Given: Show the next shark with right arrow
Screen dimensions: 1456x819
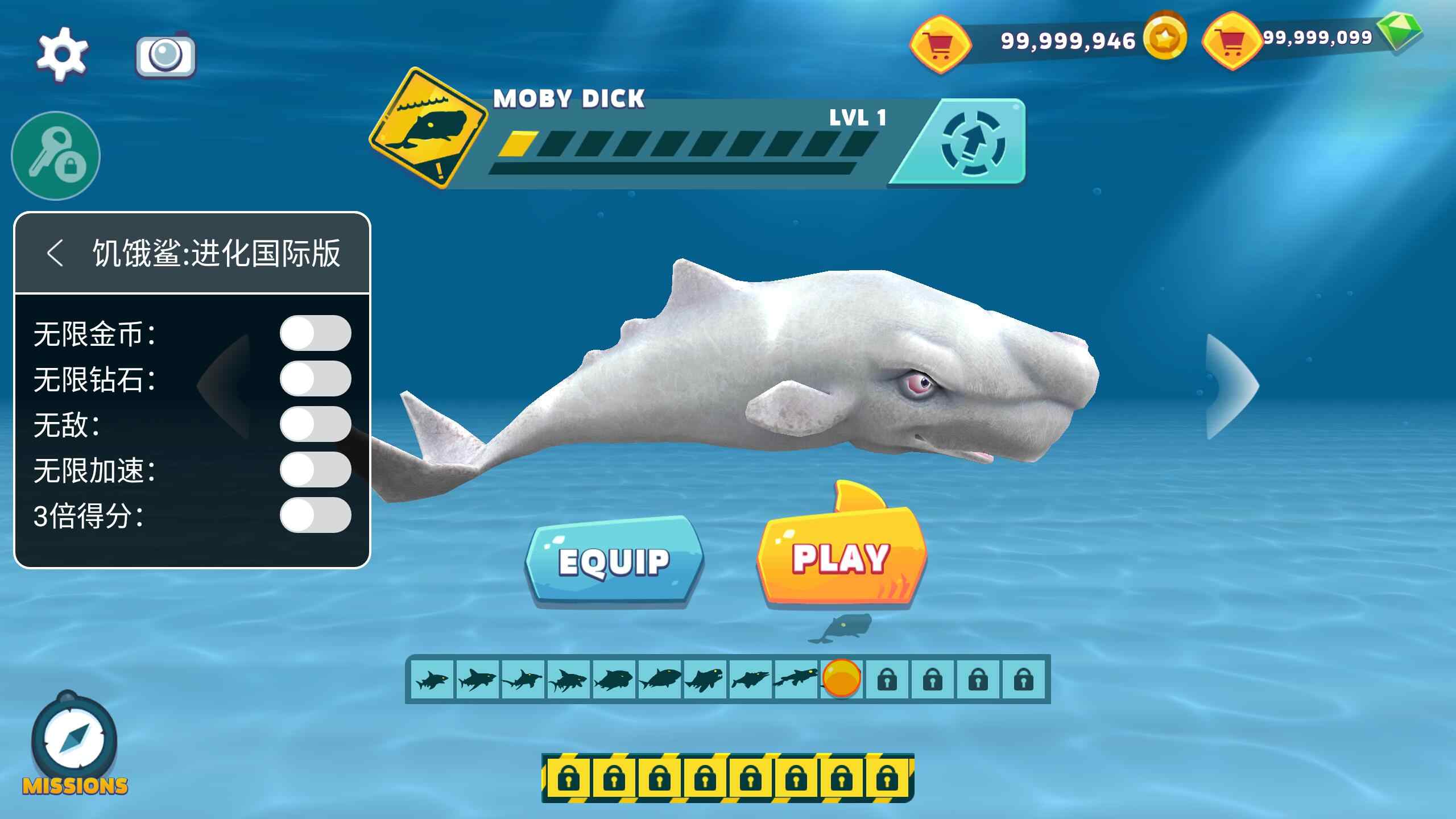Looking at the screenshot, I should [1232, 387].
